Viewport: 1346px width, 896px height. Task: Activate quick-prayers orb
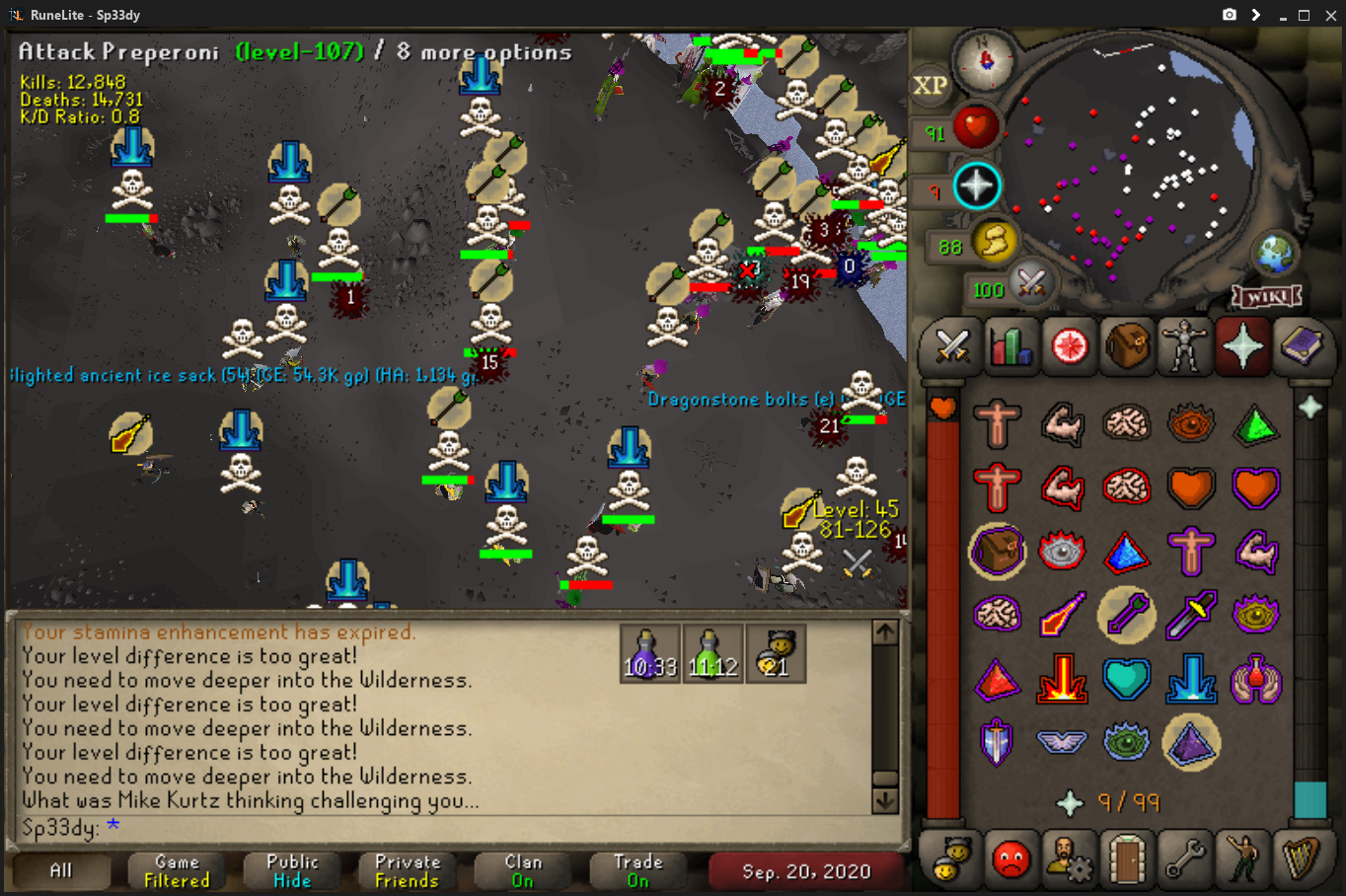click(x=976, y=186)
